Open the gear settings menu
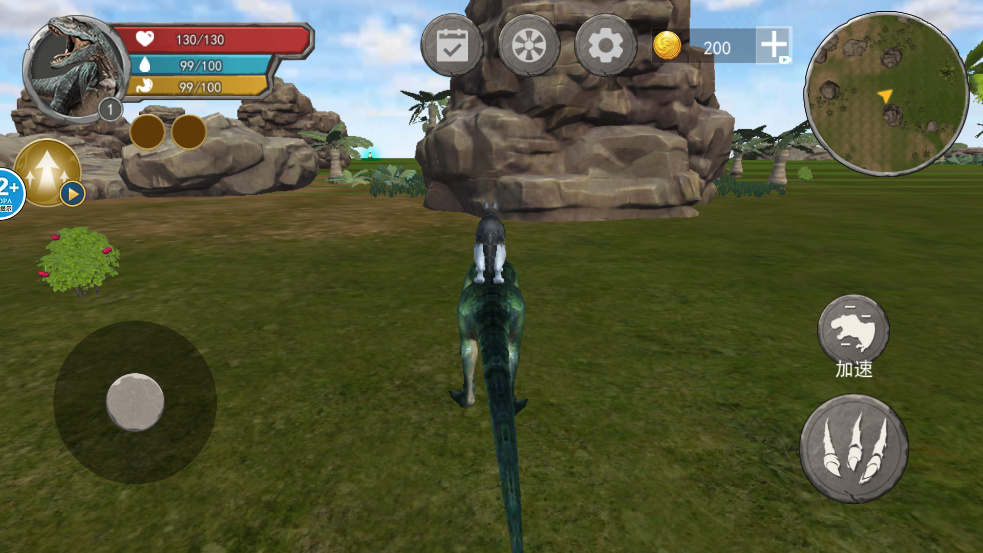The image size is (983, 553). (605, 45)
